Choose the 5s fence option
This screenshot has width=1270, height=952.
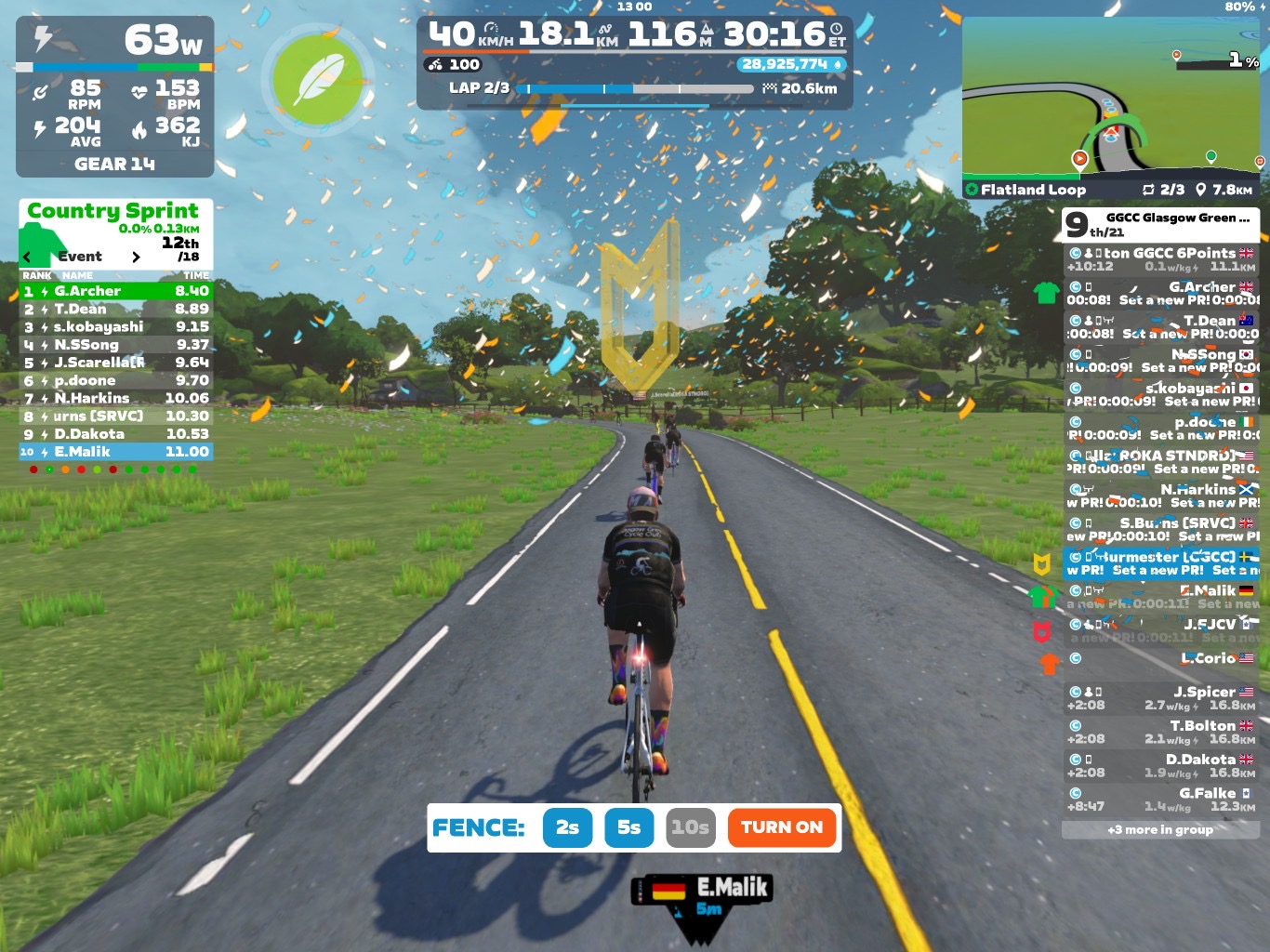628,827
